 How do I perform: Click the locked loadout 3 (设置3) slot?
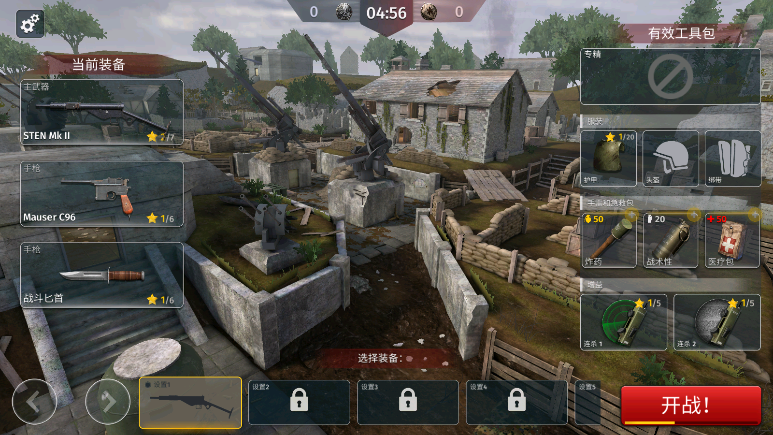pyautogui.click(x=407, y=402)
